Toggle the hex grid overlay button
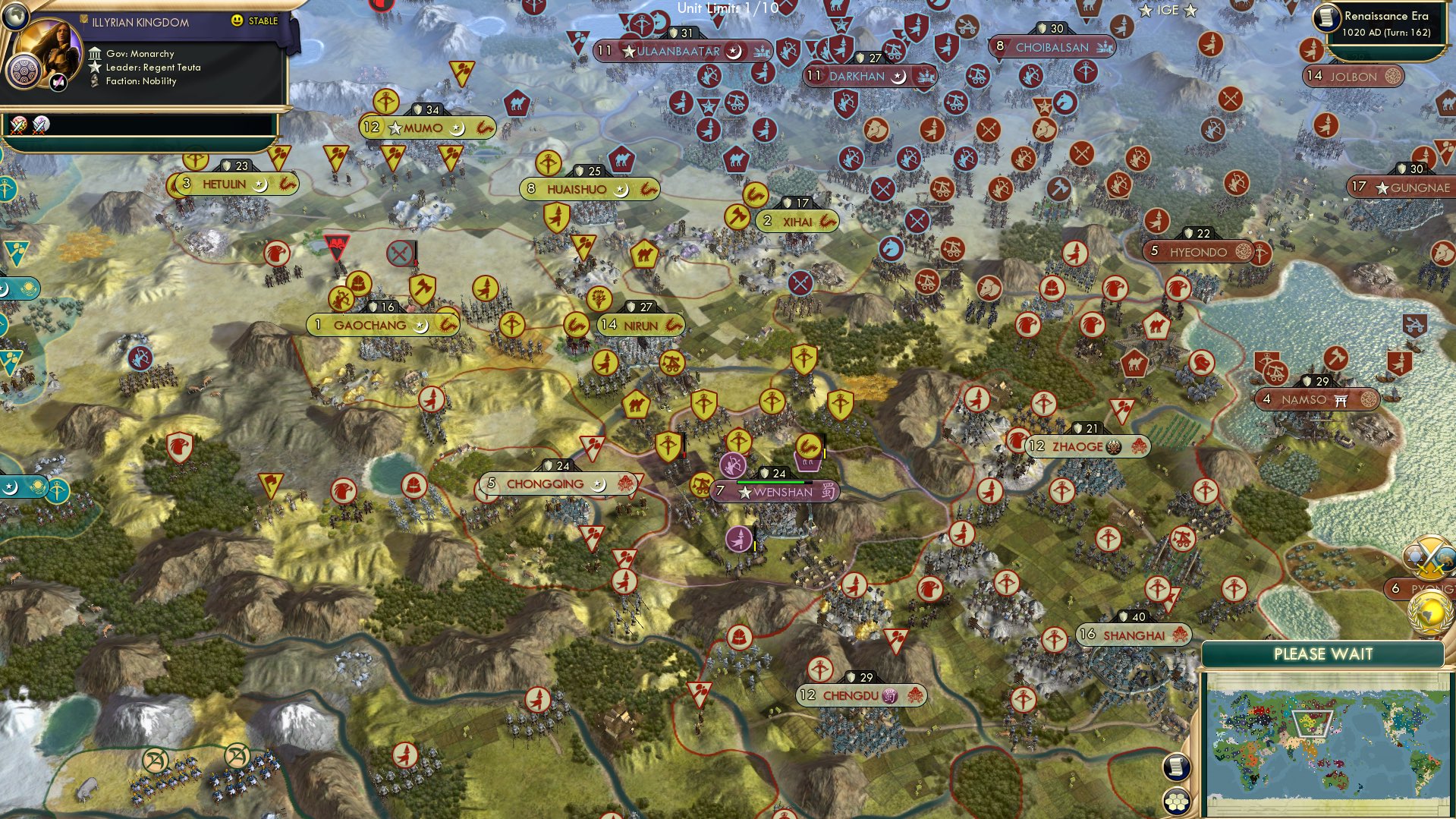Viewport: 1456px width, 819px height. [1175, 801]
